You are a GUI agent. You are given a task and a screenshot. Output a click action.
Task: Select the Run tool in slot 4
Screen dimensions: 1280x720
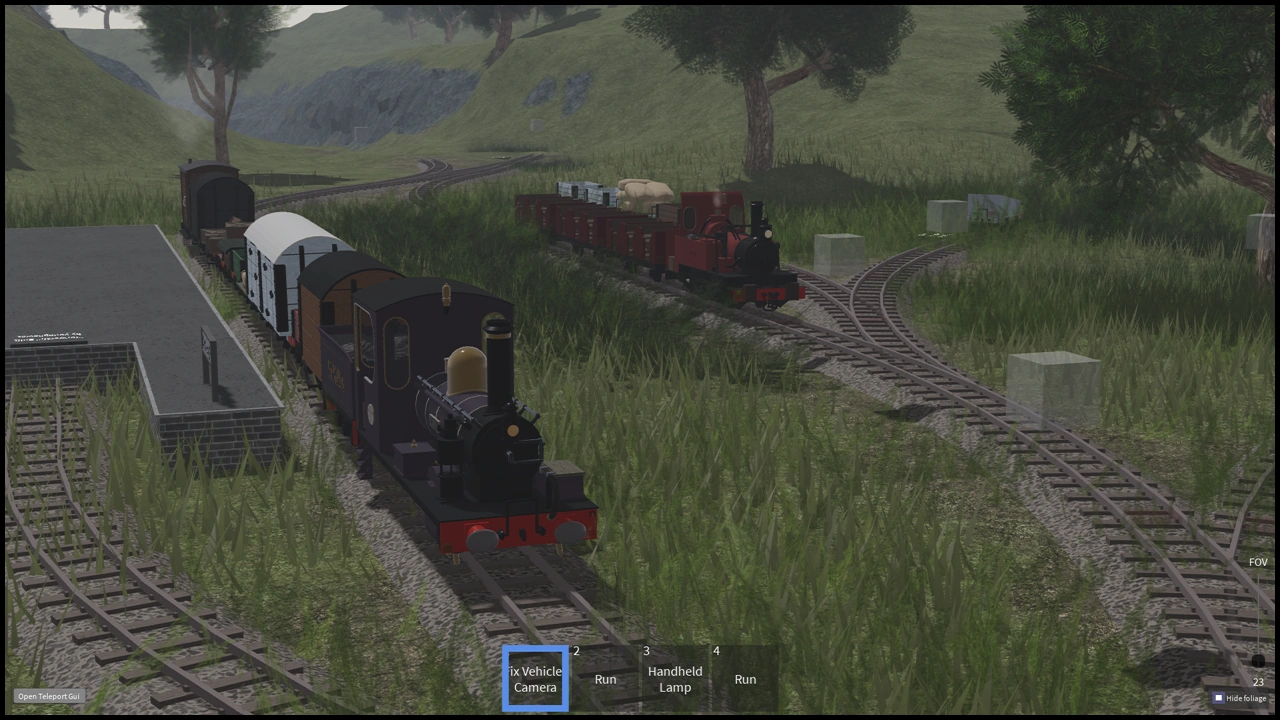(x=745, y=679)
